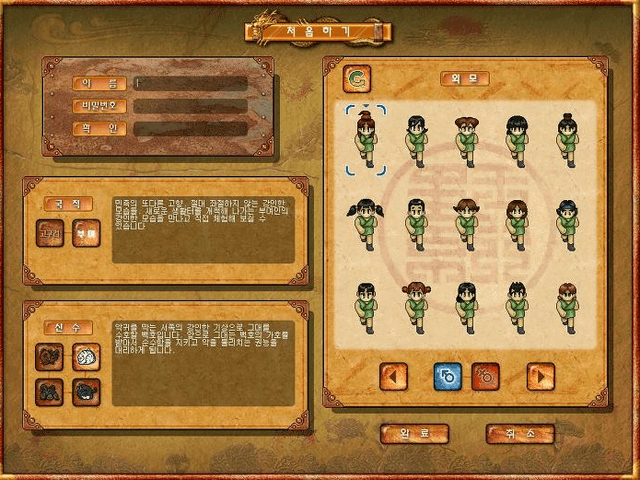Cancel character creation with 취소
Image resolution: width=640 pixels, height=480 pixels.
click(x=519, y=434)
